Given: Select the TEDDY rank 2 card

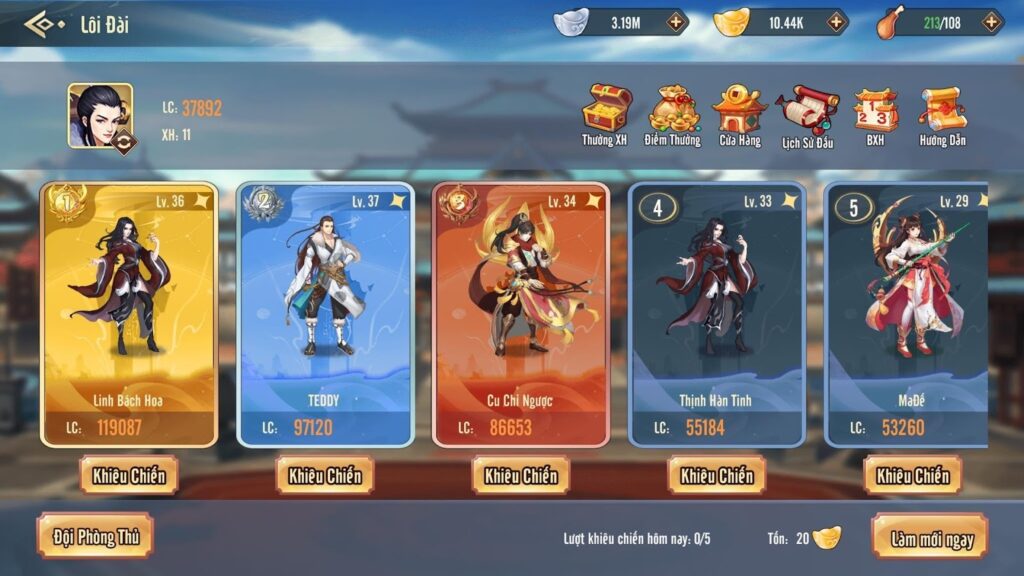Looking at the screenshot, I should tap(325, 312).
